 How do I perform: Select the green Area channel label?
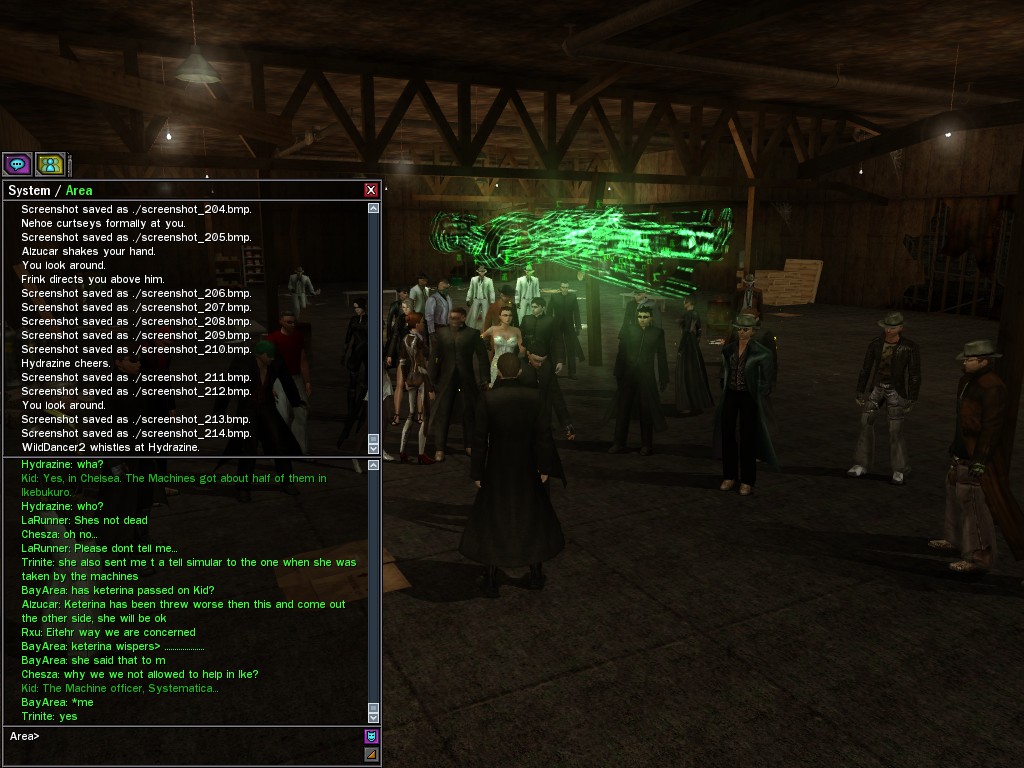[79, 190]
